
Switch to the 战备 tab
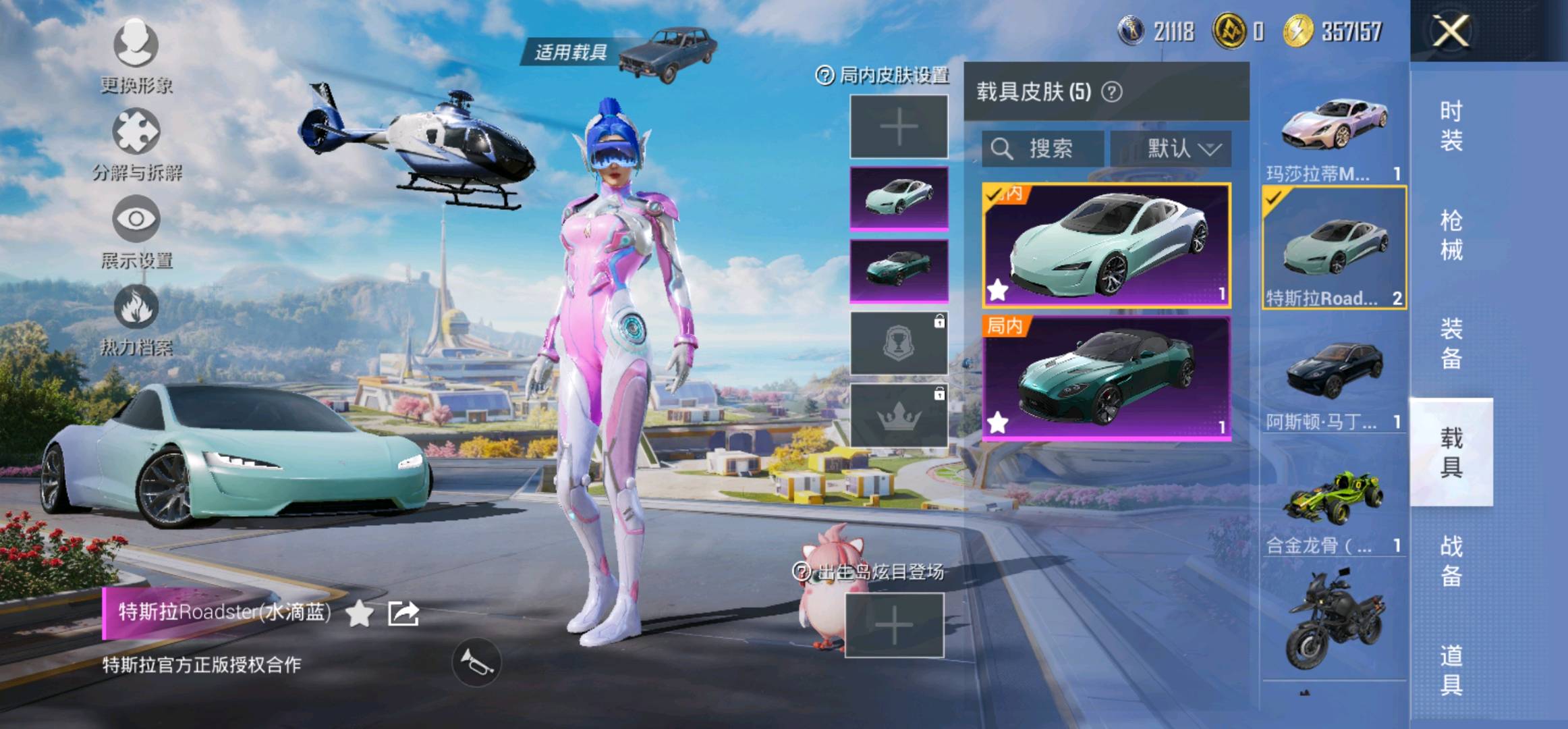pos(1451,561)
